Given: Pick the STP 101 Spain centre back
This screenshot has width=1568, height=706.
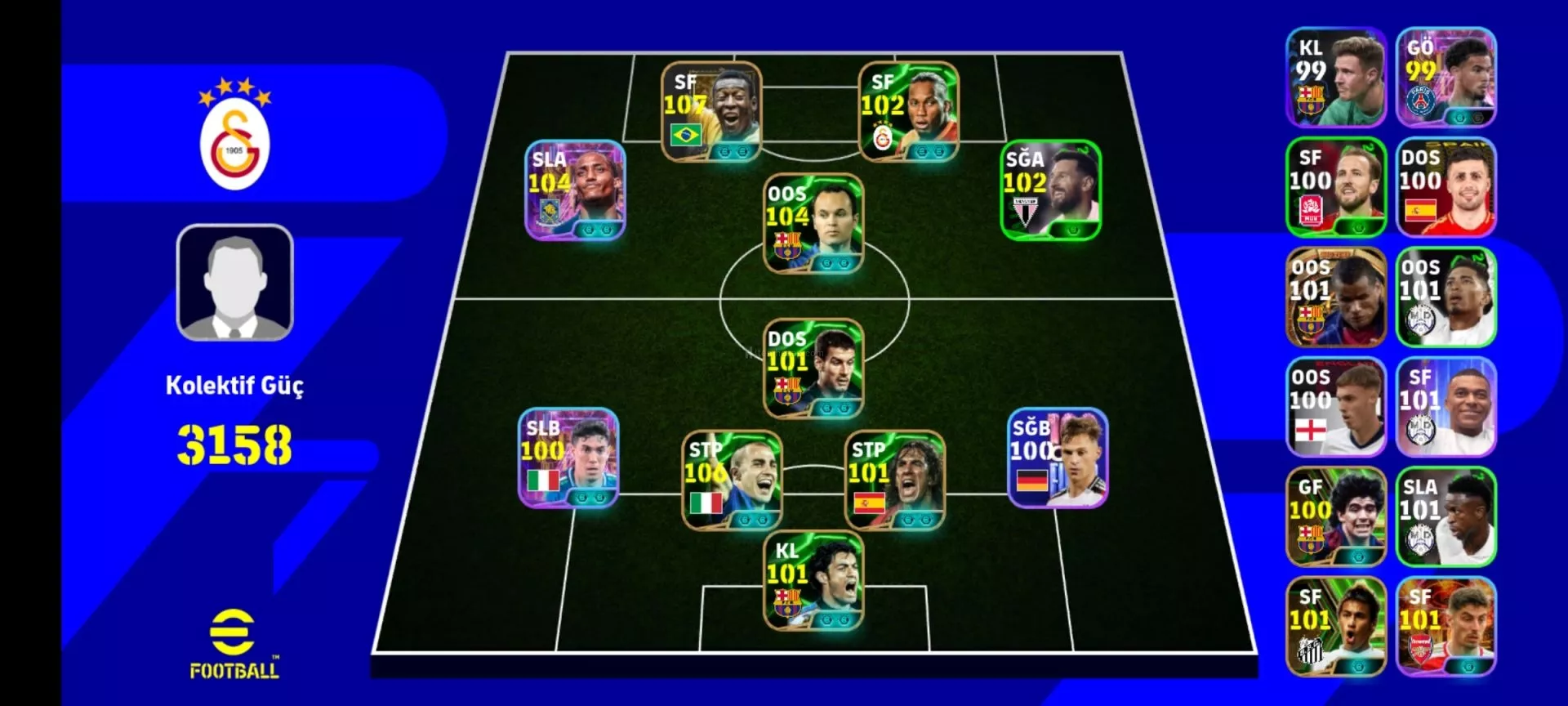Looking at the screenshot, I should click(894, 480).
